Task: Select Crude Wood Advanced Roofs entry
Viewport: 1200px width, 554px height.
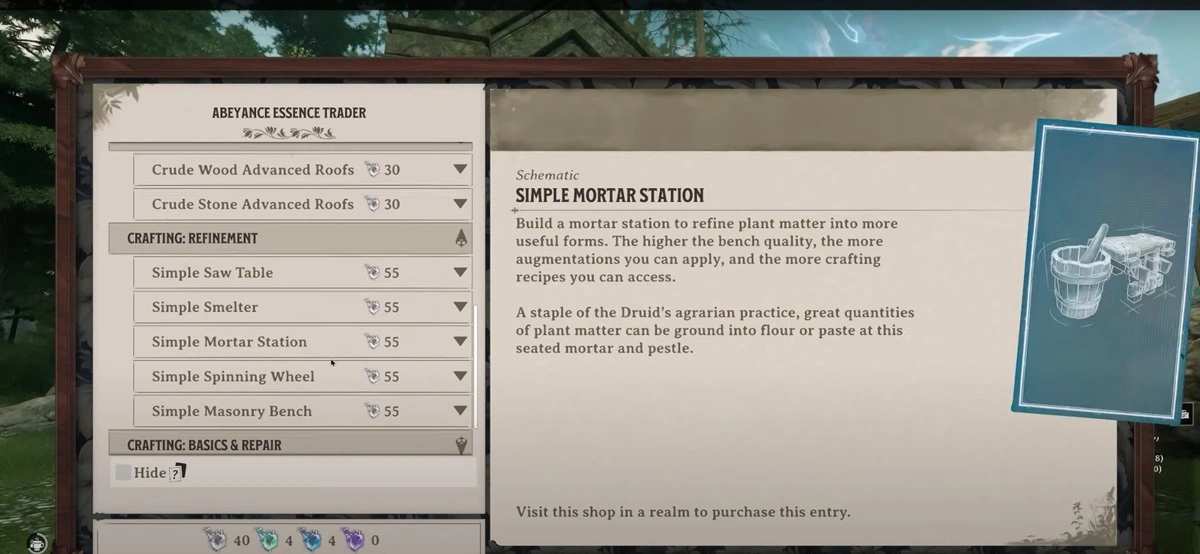Action: pyautogui.click(x=253, y=170)
